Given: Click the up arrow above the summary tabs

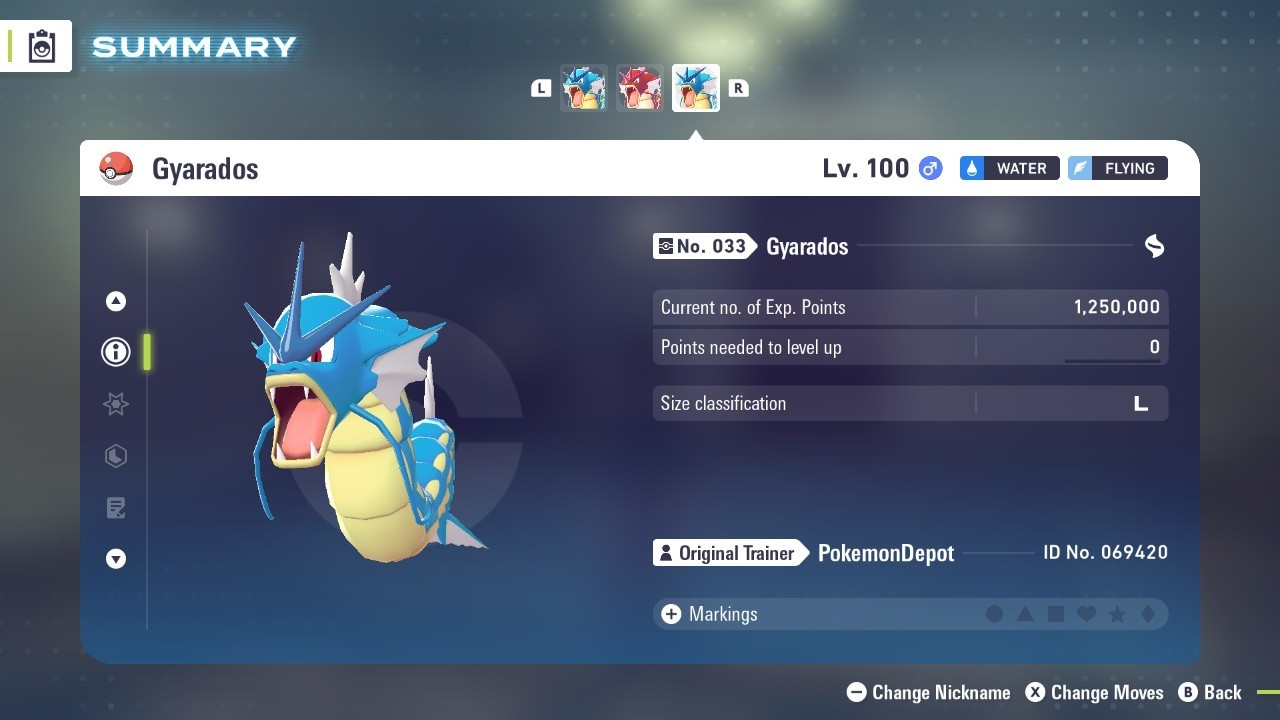Looking at the screenshot, I should (116, 301).
